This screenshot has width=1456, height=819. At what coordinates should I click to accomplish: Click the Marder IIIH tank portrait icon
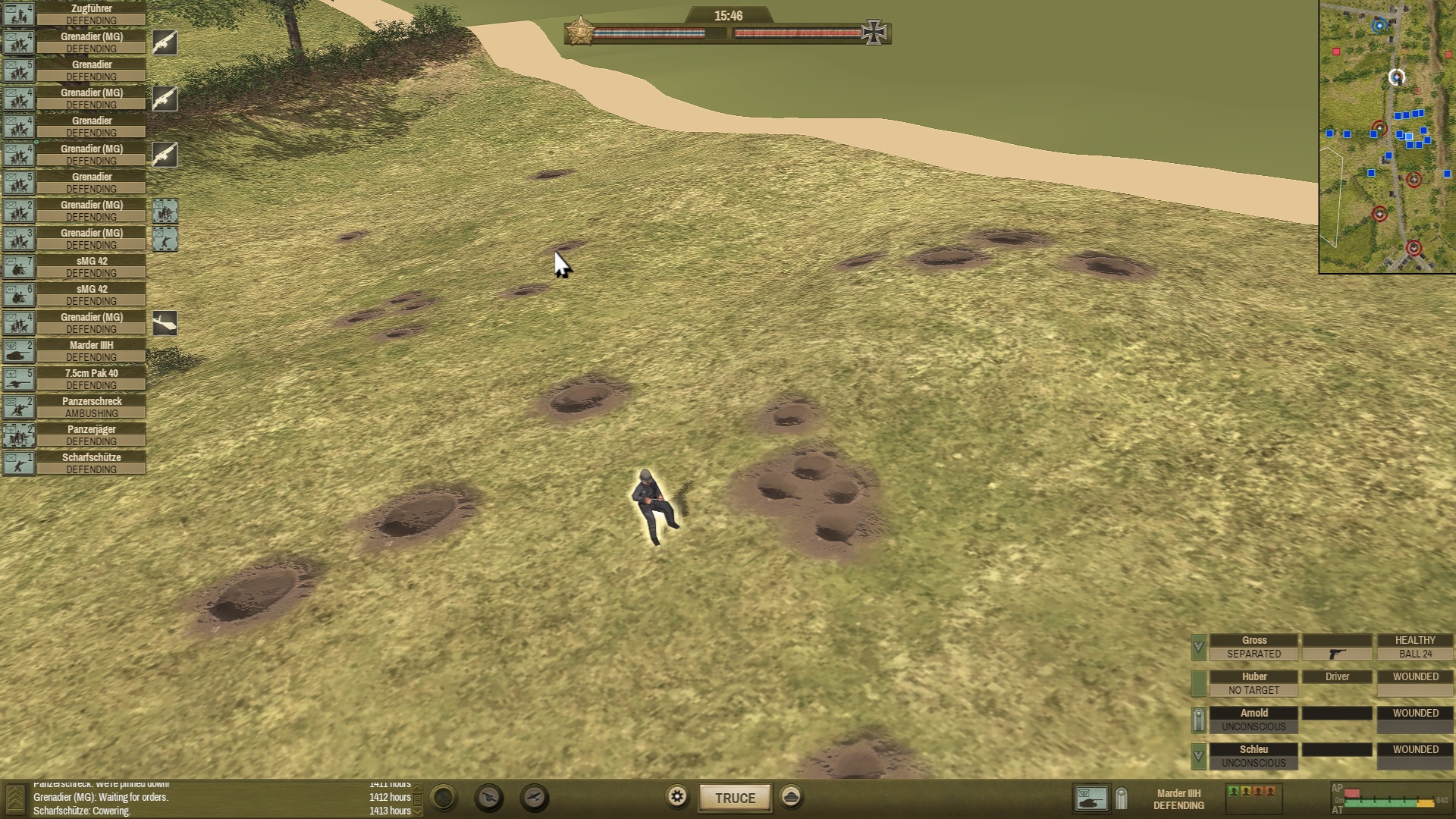[x=1090, y=799]
